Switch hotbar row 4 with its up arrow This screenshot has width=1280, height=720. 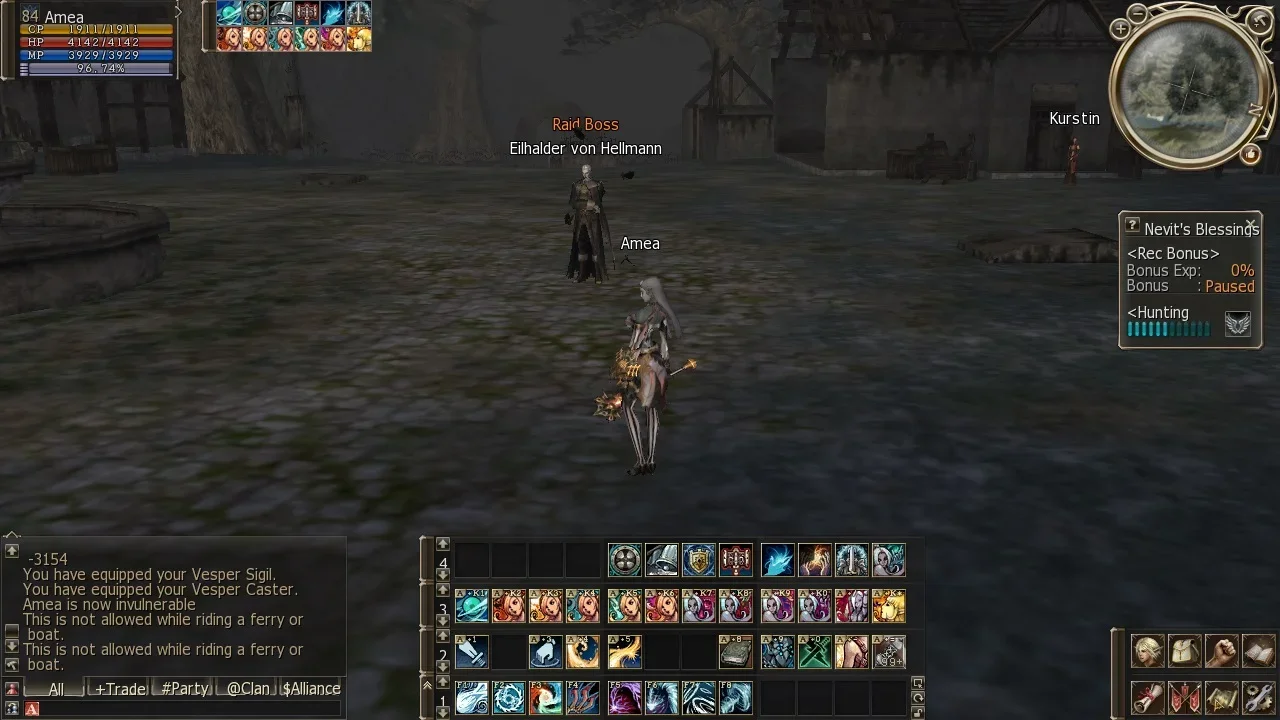tap(442, 544)
